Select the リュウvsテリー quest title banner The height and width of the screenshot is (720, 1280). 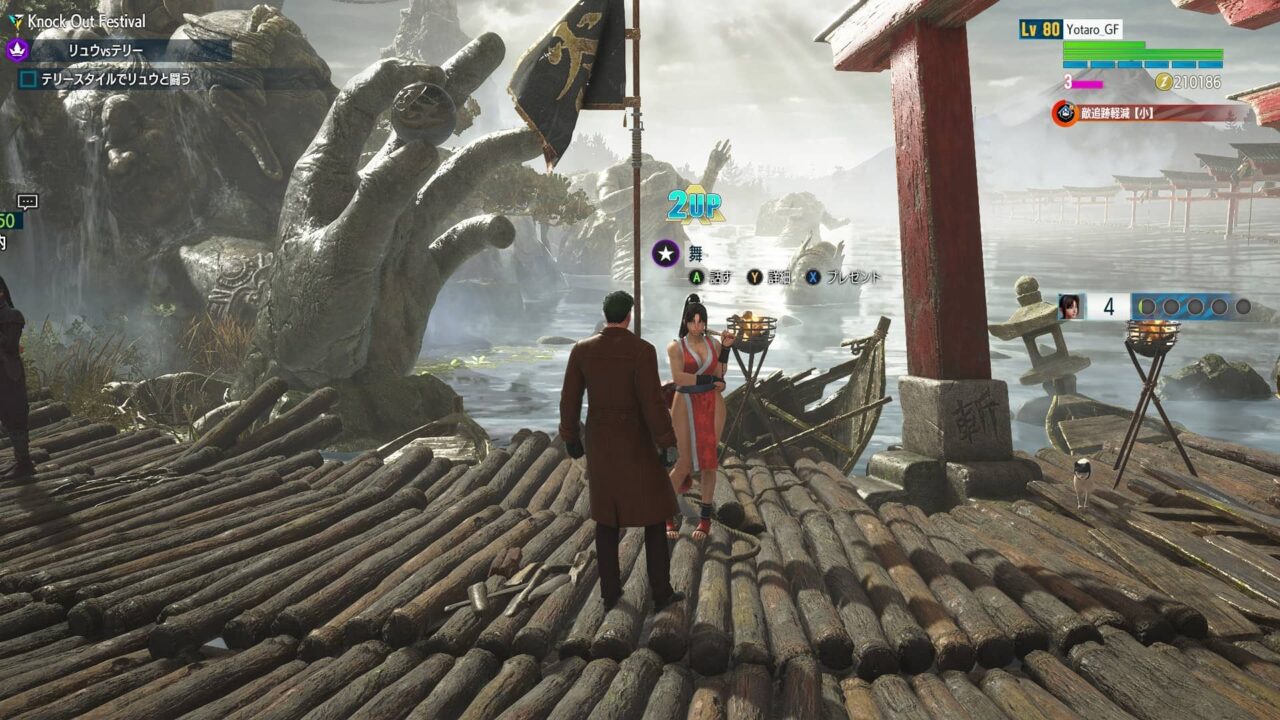pyautogui.click(x=105, y=49)
